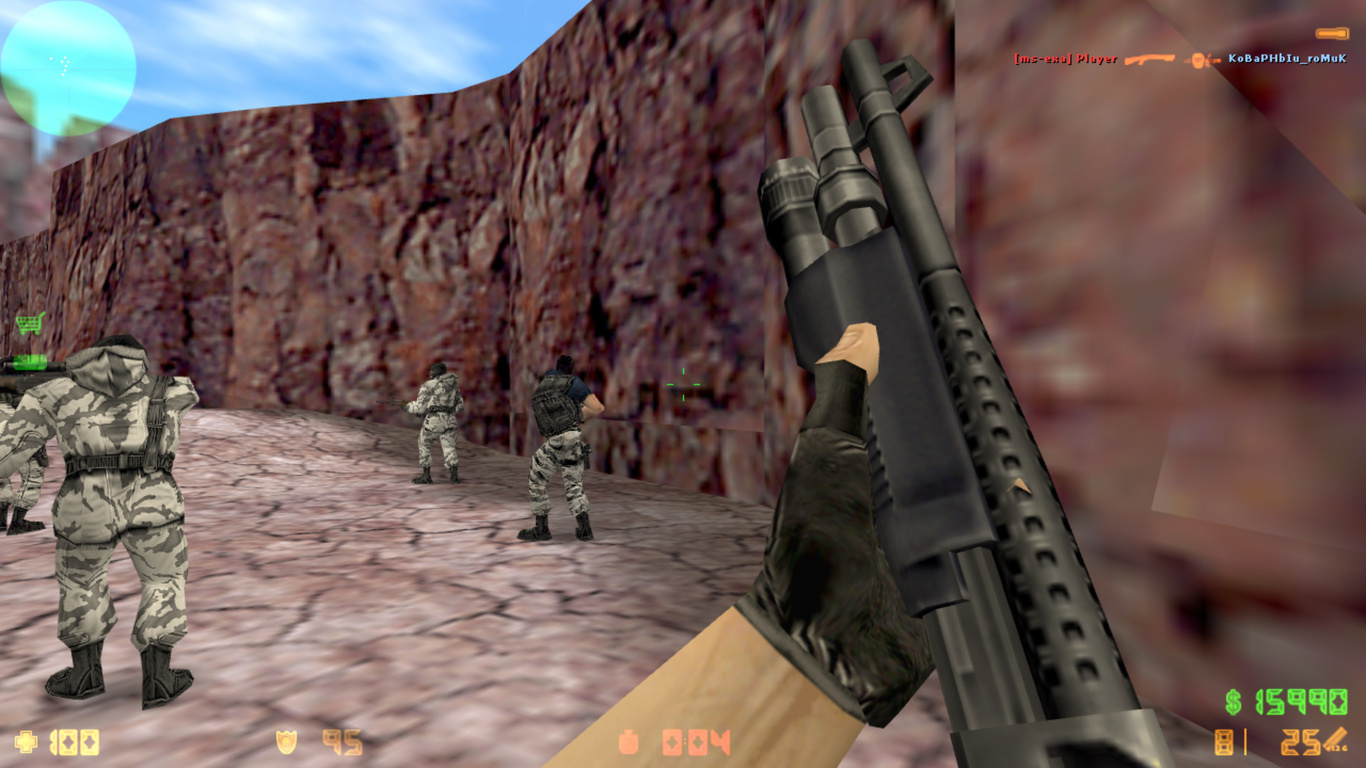This screenshot has height=768, width=1366.
Task: Click the headshot icon in the killfeed
Action: pyautogui.click(x=1196, y=60)
